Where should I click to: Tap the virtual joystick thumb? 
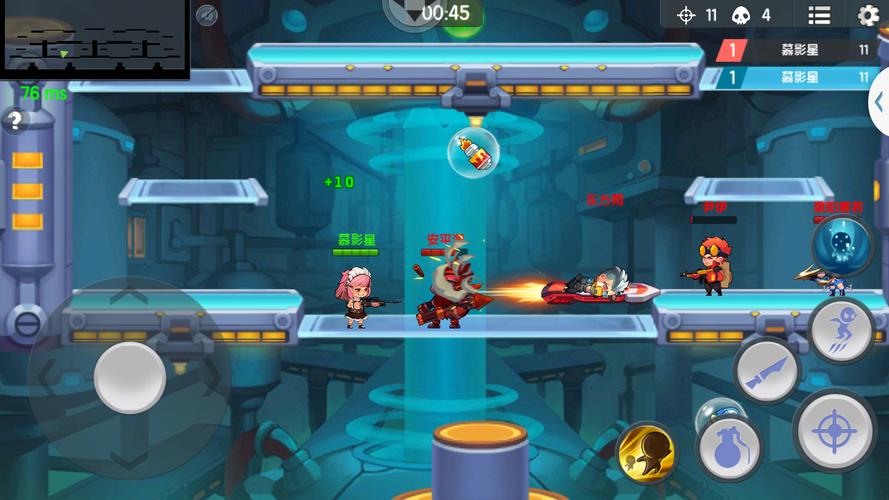tap(130, 377)
